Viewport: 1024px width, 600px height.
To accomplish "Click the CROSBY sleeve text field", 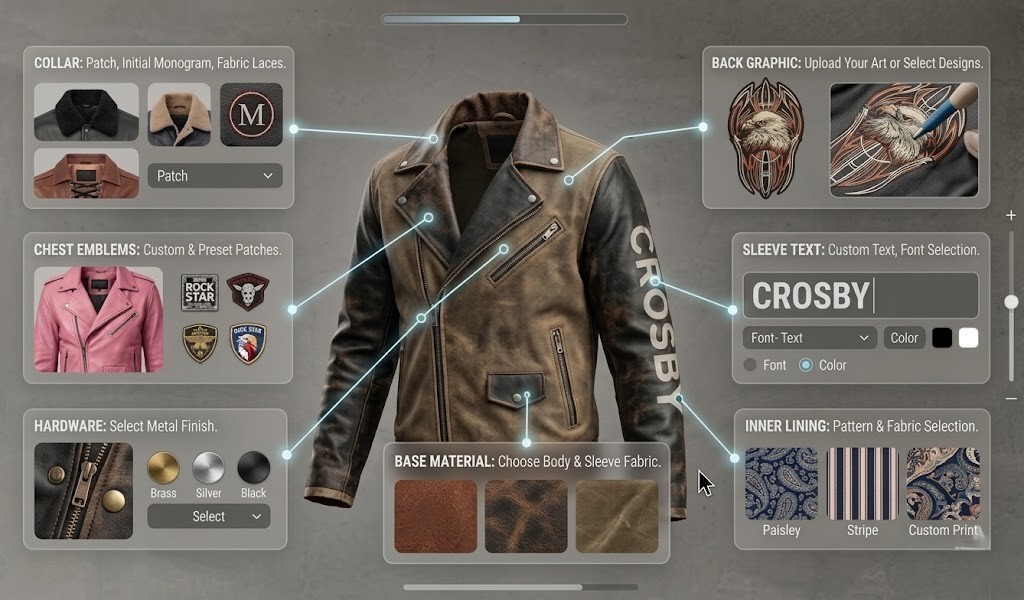I will pos(860,296).
